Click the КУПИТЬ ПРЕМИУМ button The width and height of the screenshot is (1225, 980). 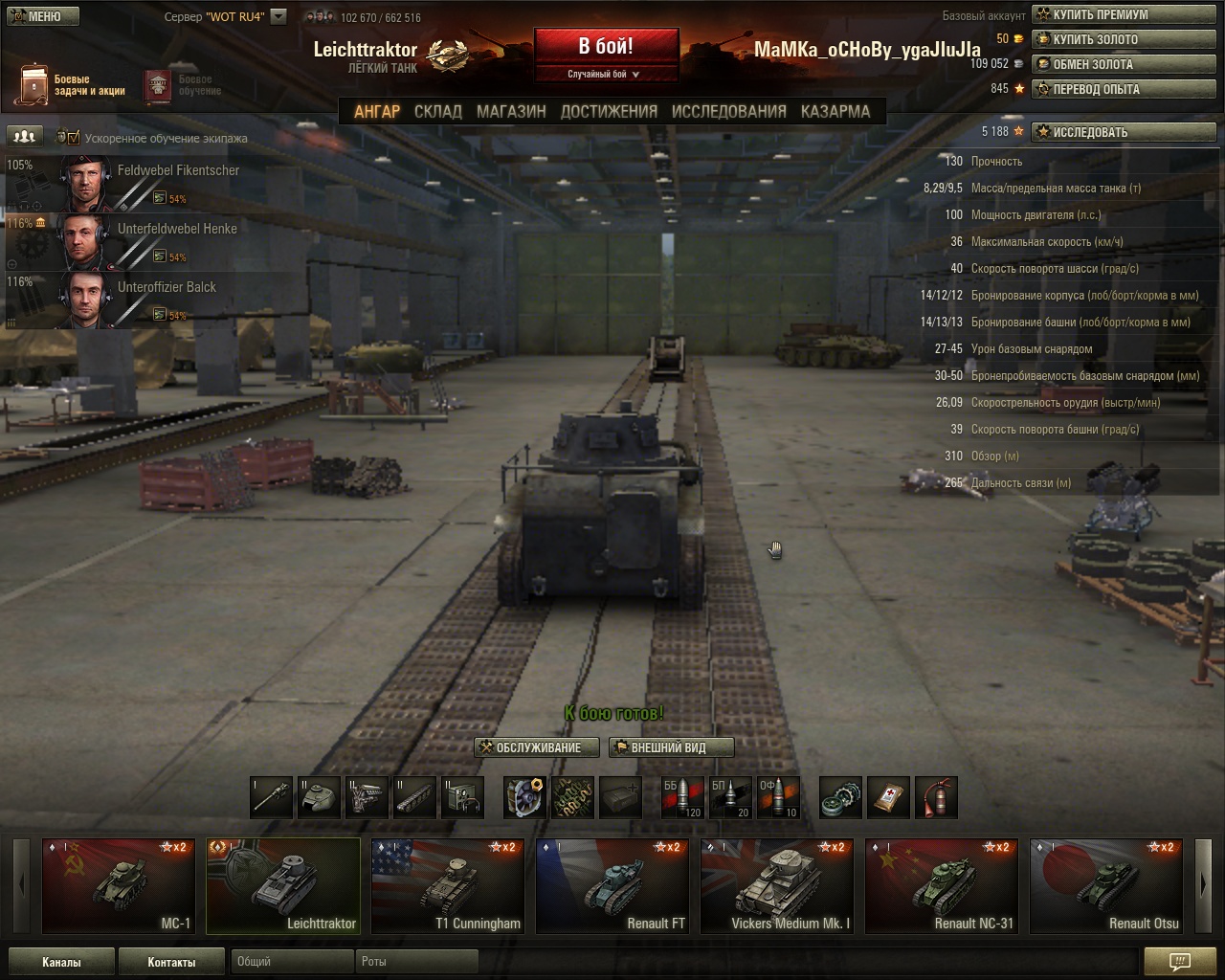pos(1125,14)
